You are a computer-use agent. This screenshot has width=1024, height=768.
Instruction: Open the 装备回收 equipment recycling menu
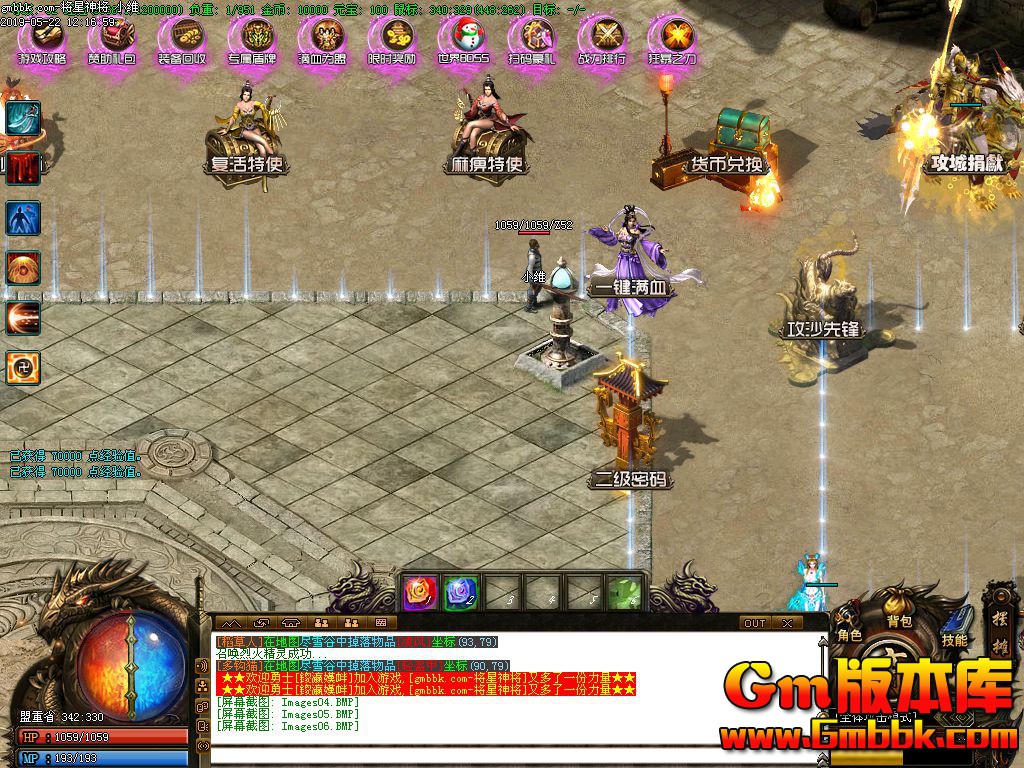(x=182, y=41)
